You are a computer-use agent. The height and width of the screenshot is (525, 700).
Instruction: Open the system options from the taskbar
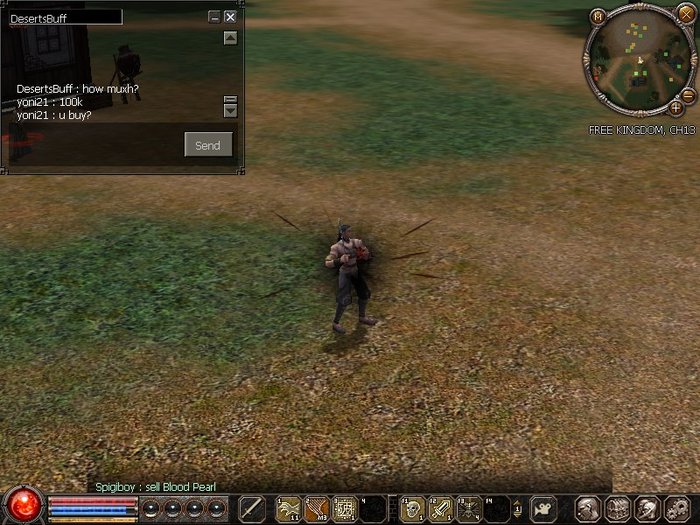pyautogui.click(x=677, y=508)
